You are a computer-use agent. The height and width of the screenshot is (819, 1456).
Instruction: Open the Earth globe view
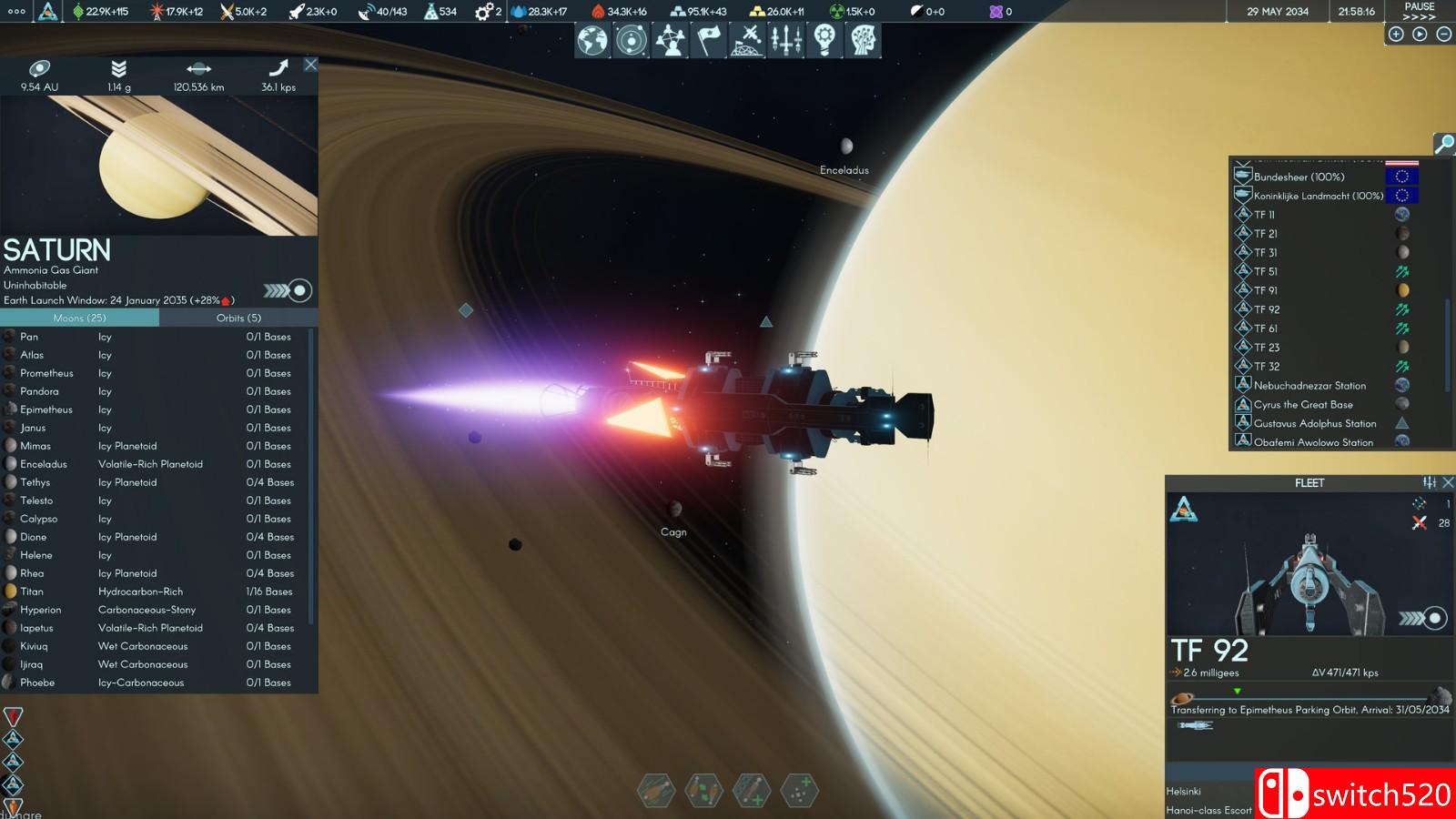pyautogui.click(x=592, y=40)
